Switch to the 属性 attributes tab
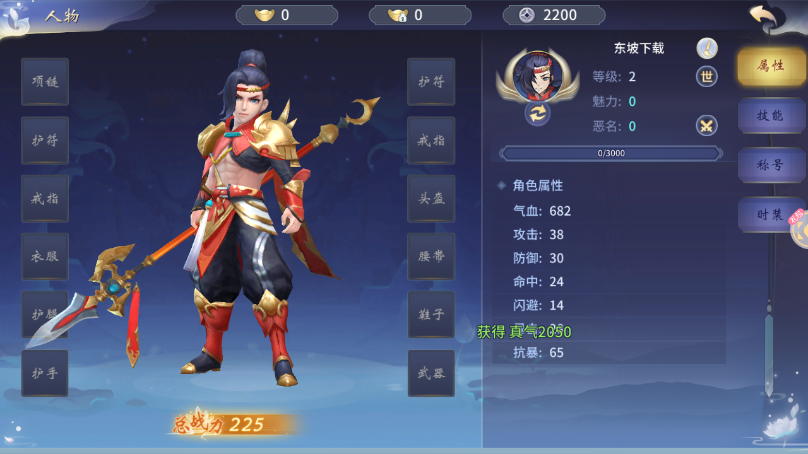The image size is (808, 454). pos(771,66)
